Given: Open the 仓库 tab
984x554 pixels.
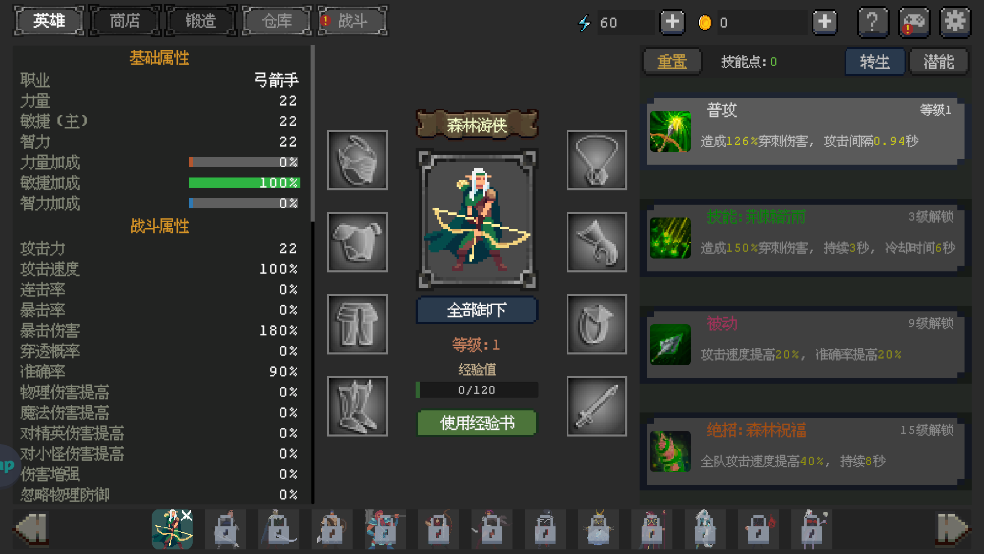Looking at the screenshot, I should pos(277,21).
